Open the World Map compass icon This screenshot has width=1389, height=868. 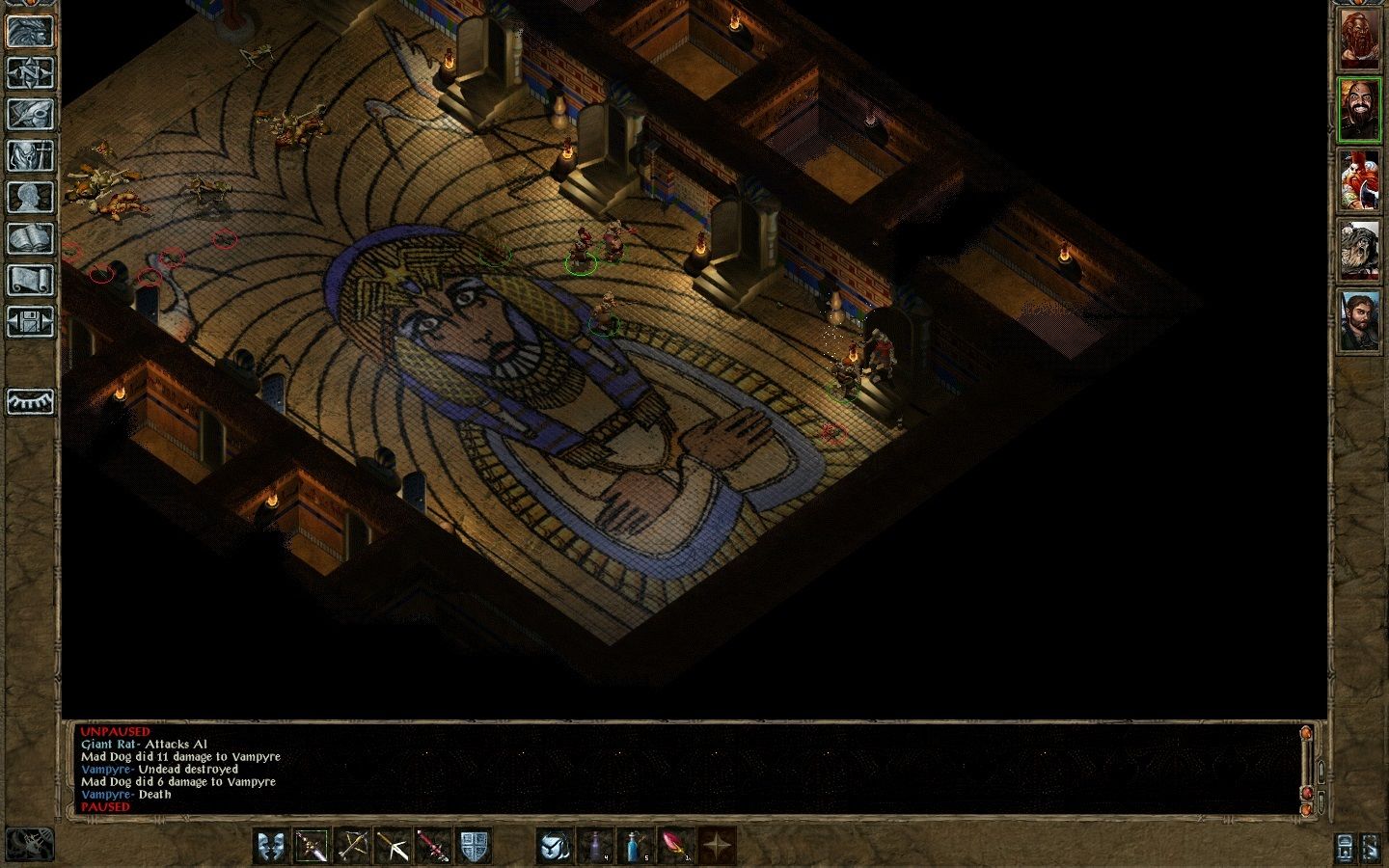(x=31, y=72)
